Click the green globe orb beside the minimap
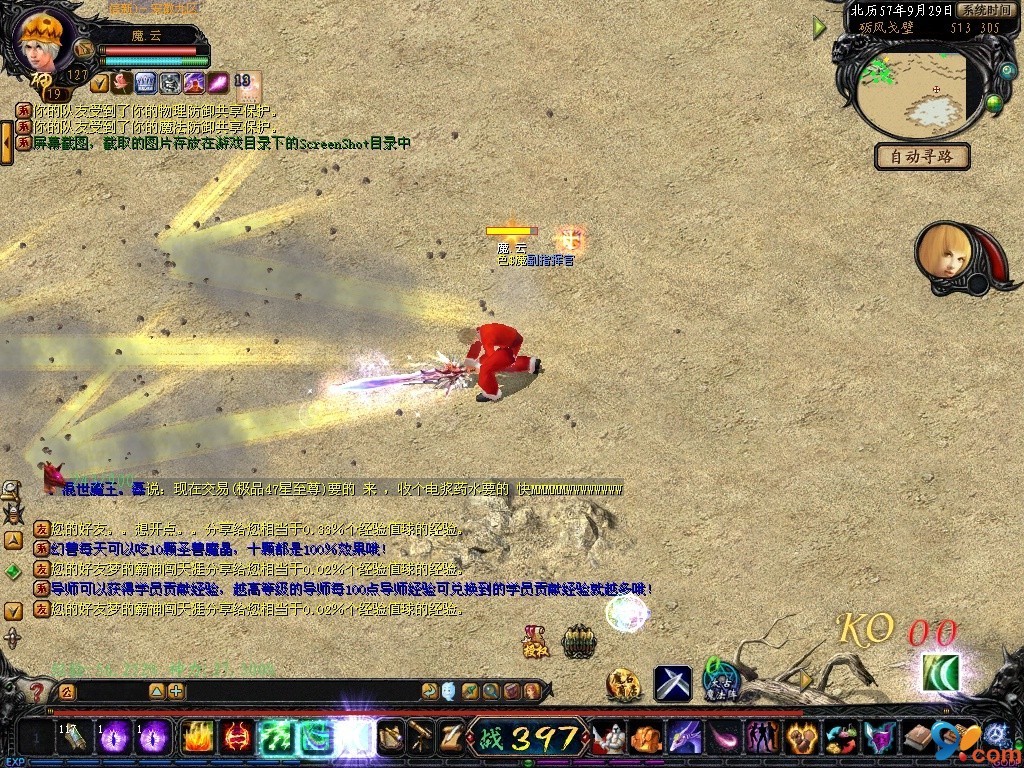The image size is (1024, 768). (x=995, y=103)
